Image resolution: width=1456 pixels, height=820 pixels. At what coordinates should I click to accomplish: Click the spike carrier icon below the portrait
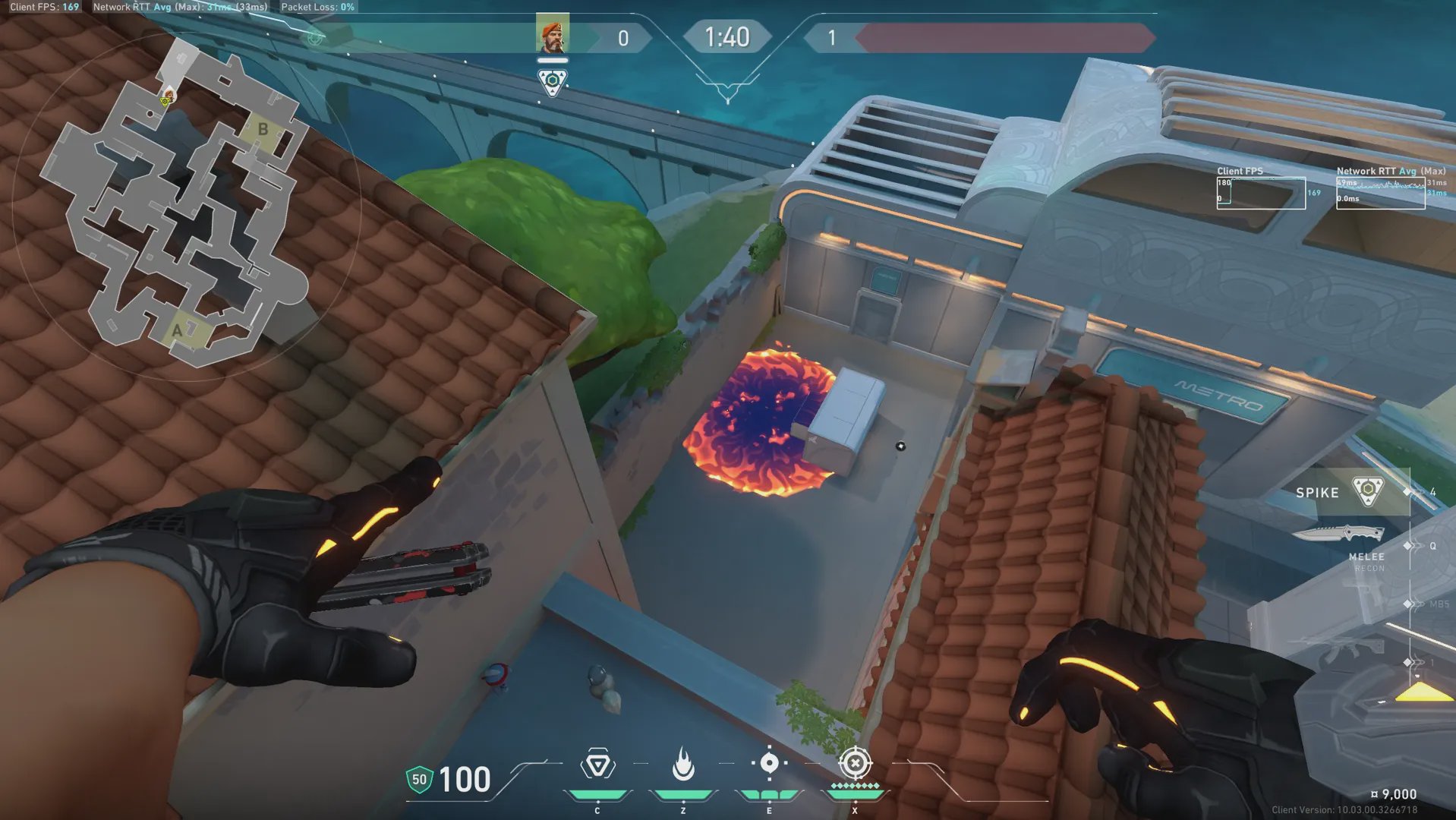[x=552, y=82]
